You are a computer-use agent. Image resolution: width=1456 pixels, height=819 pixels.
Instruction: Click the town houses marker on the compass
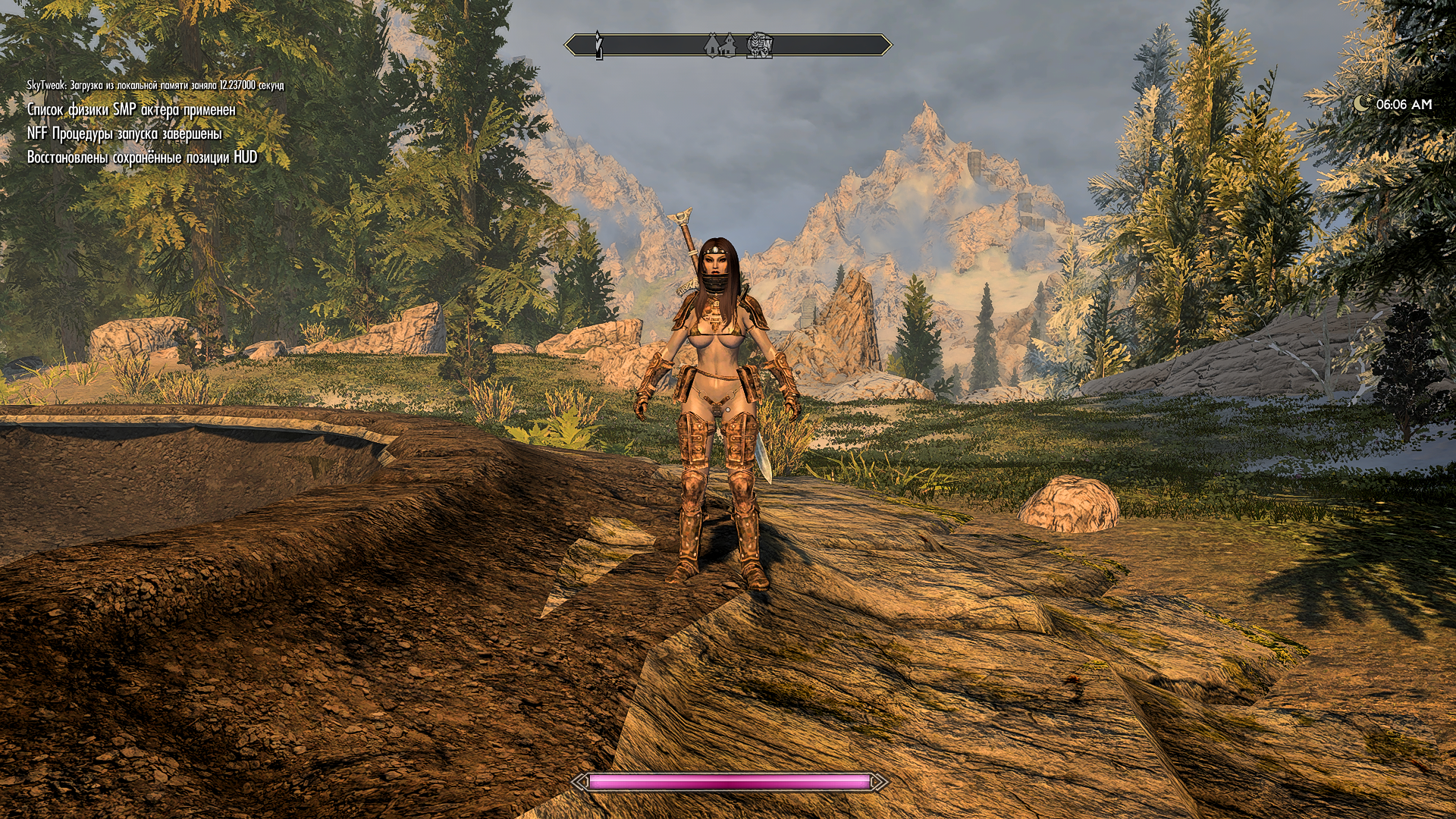click(x=719, y=45)
